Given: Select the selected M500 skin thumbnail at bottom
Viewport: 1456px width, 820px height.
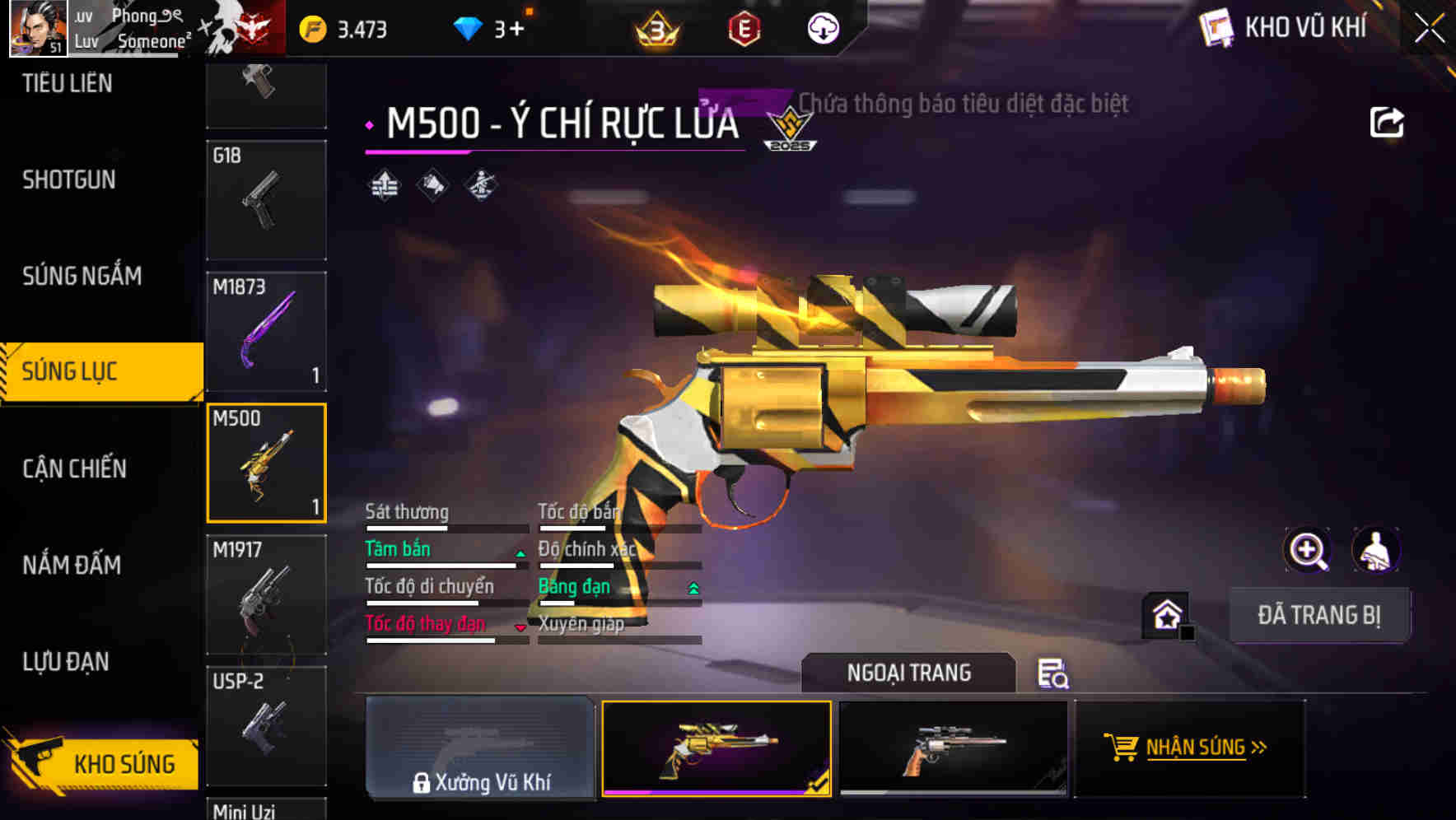Looking at the screenshot, I should [x=717, y=748].
